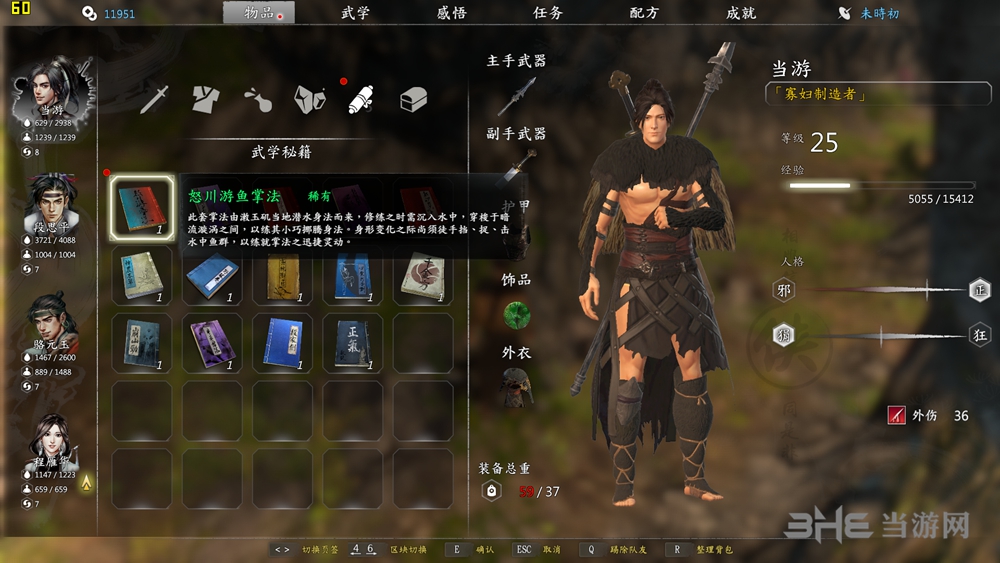This screenshot has width=1000, height=563.
Task: Choose the gourd consumables category
Action: click(x=258, y=99)
